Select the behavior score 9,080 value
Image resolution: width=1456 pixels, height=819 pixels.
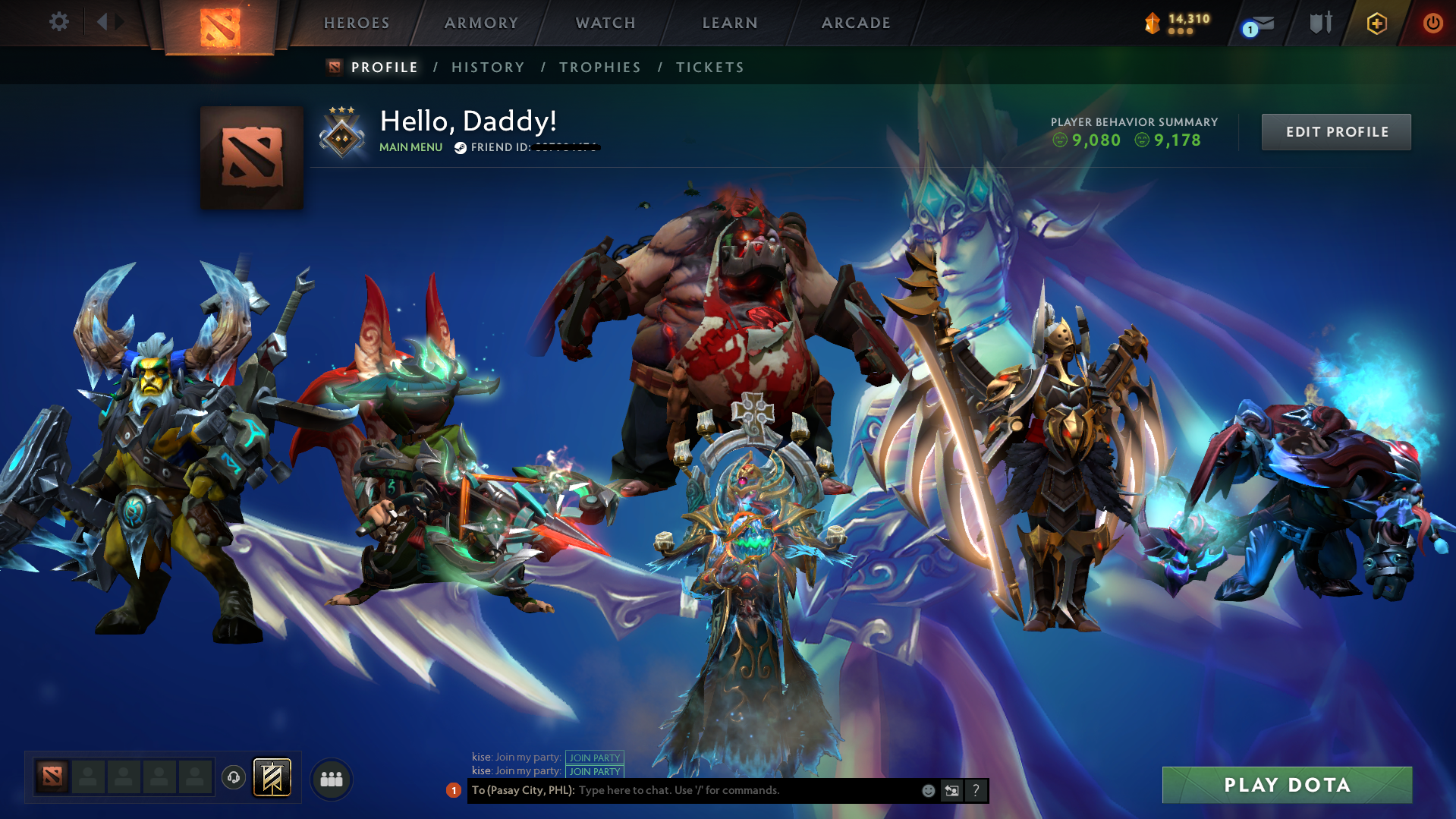(1096, 140)
